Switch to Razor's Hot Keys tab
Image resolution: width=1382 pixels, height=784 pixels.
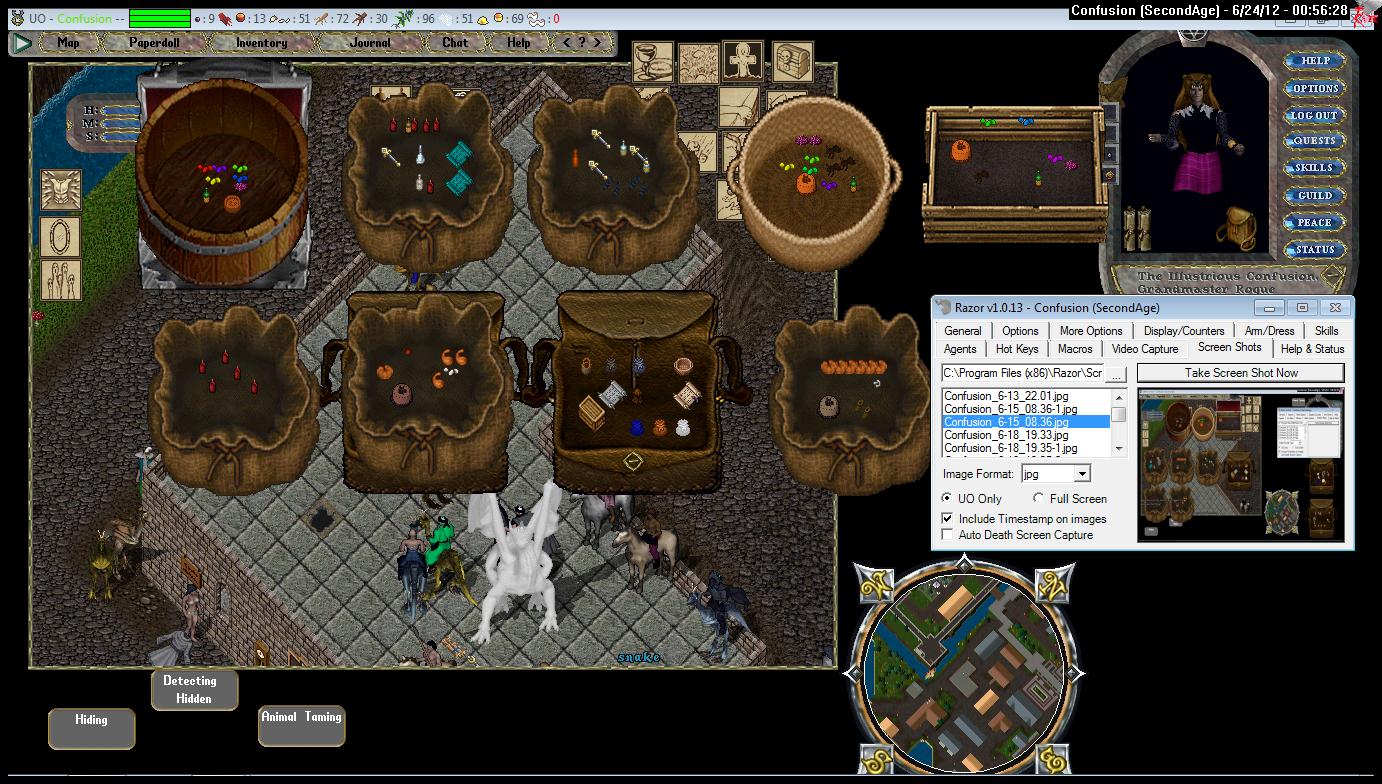click(x=1017, y=349)
